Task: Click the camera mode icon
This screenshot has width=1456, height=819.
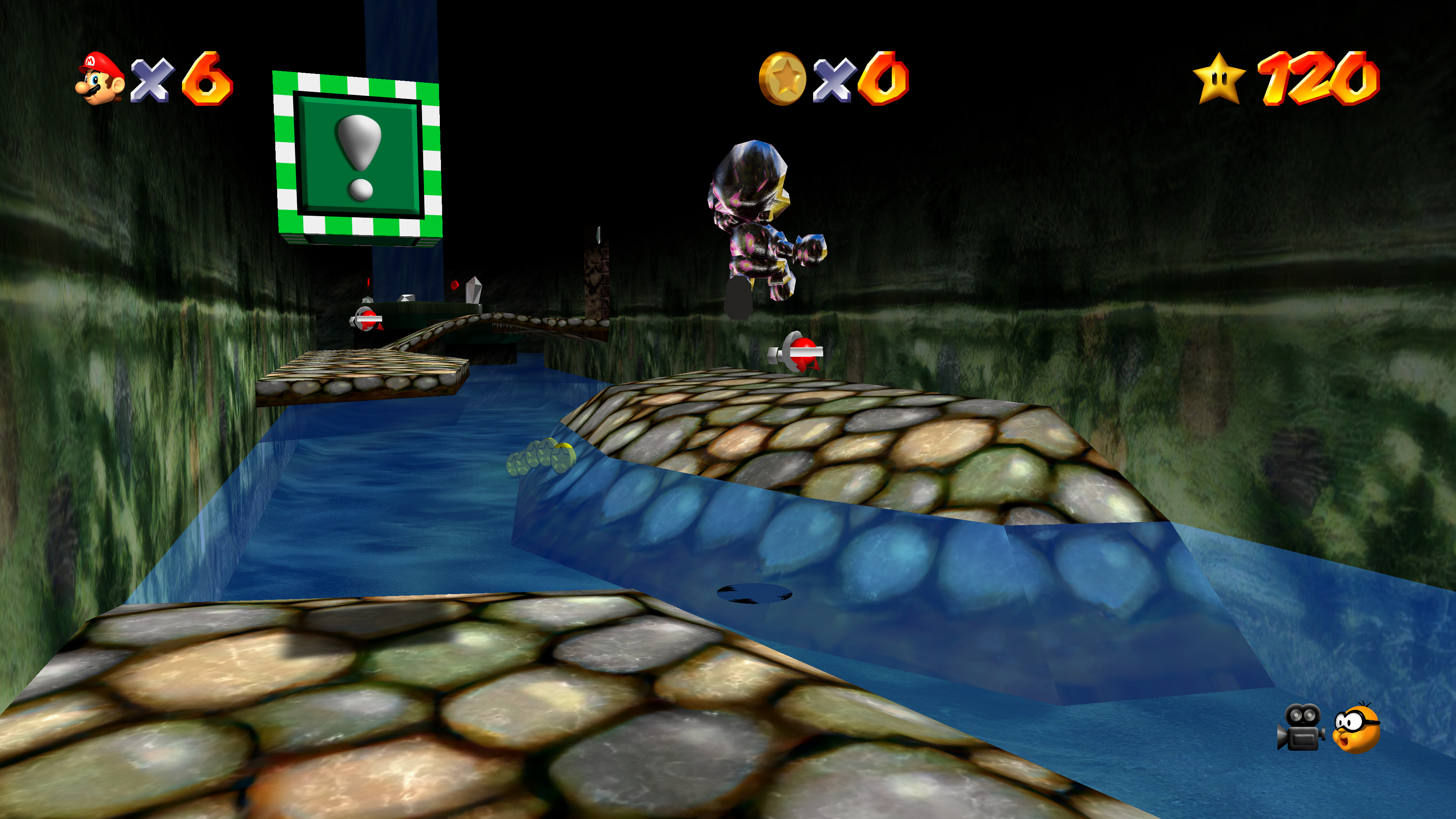Action: tap(1300, 728)
